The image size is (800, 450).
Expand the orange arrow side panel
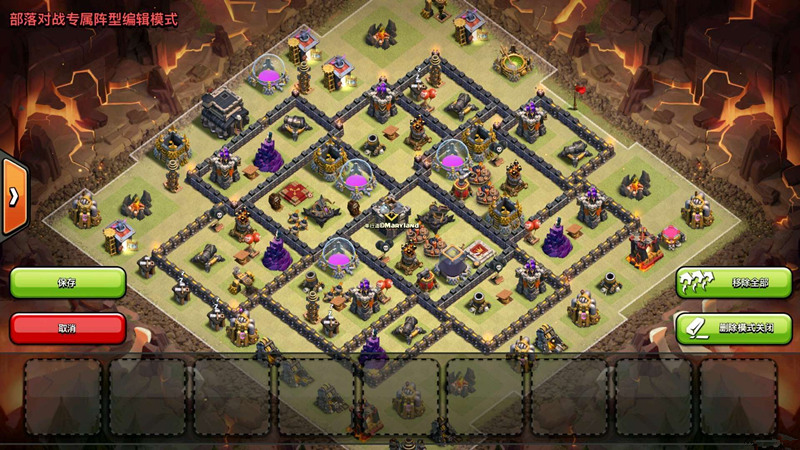point(13,196)
